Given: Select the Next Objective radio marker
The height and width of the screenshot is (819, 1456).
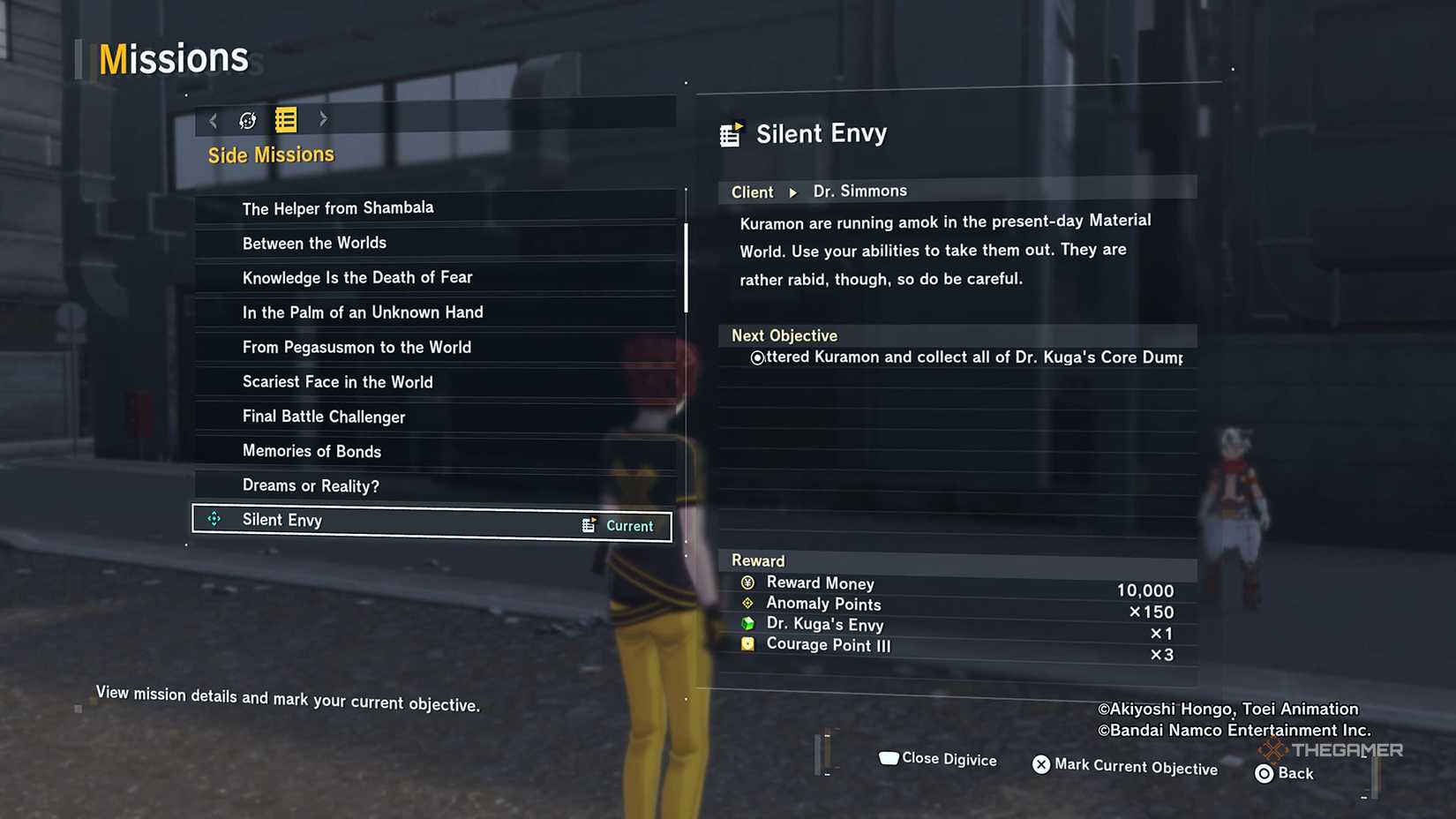Looking at the screenshot, I should point(756,357).
